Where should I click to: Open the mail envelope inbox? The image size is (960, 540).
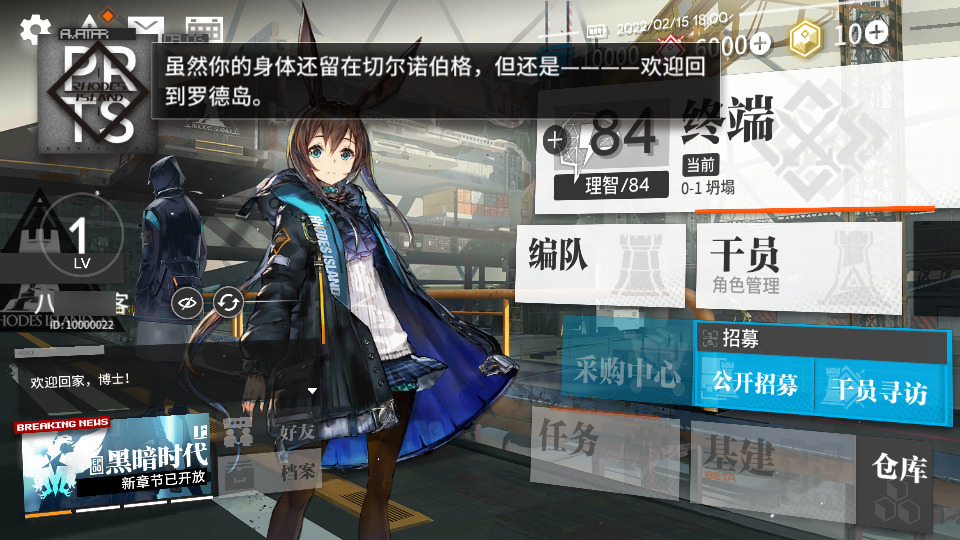146,28
